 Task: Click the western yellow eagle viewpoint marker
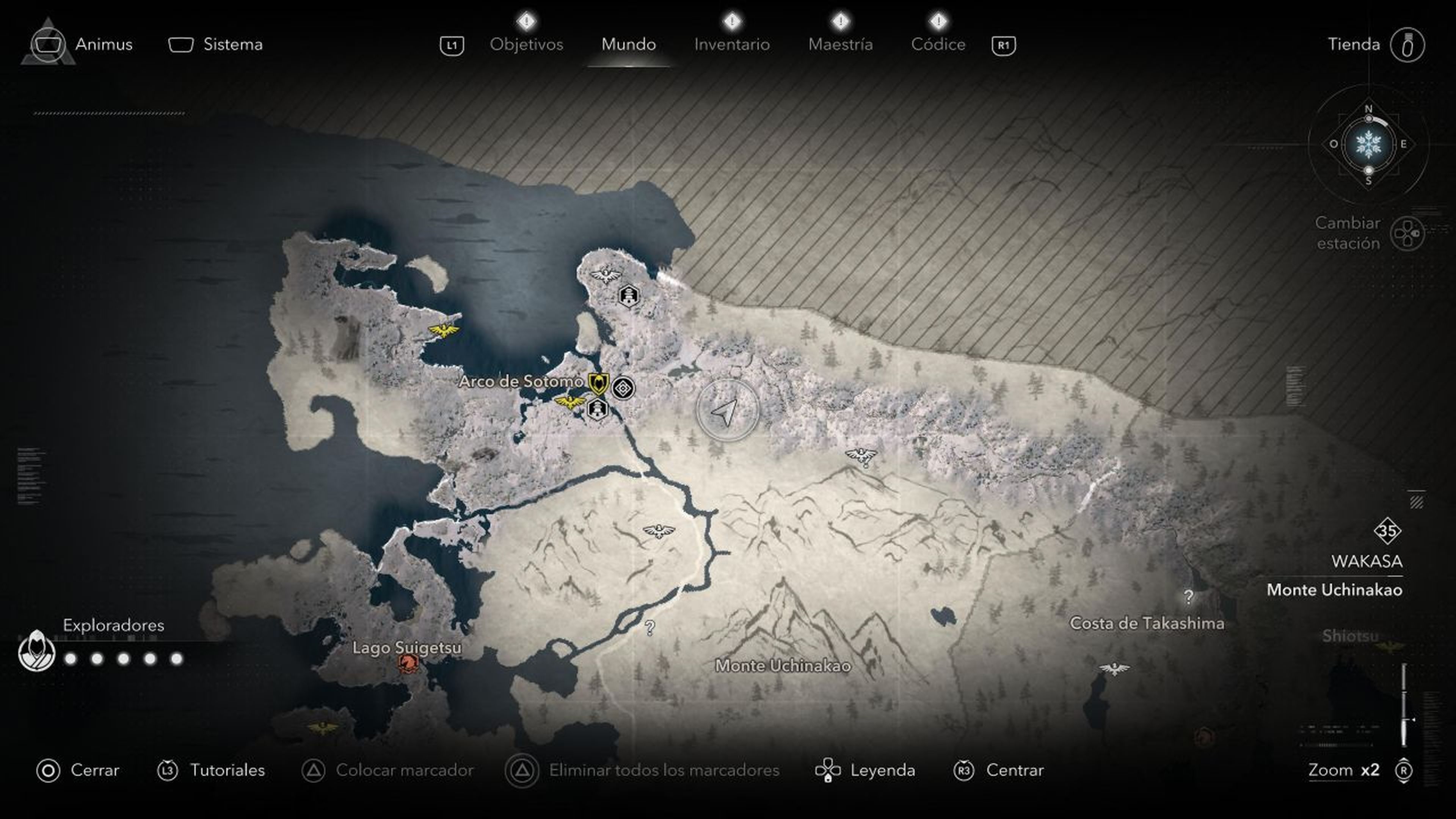tap(444, 332)
